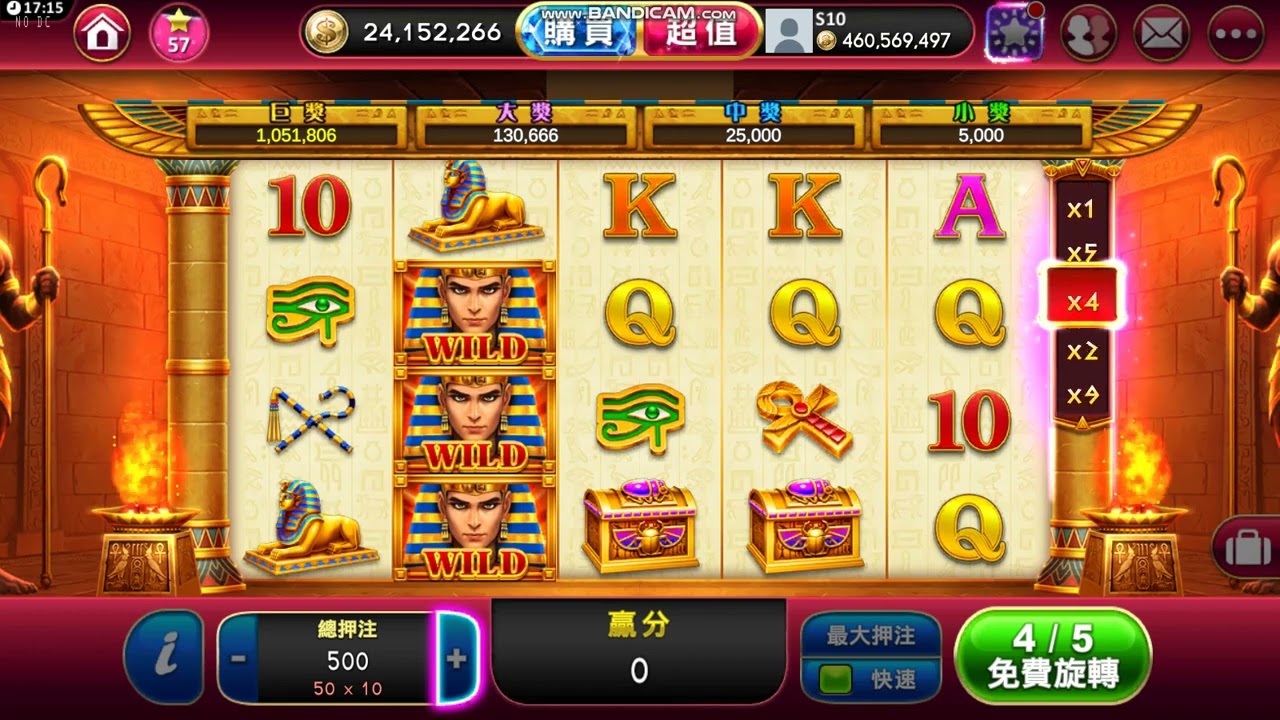Hit the green 免費旋轉 free spin button

(x=1052, y=655)
